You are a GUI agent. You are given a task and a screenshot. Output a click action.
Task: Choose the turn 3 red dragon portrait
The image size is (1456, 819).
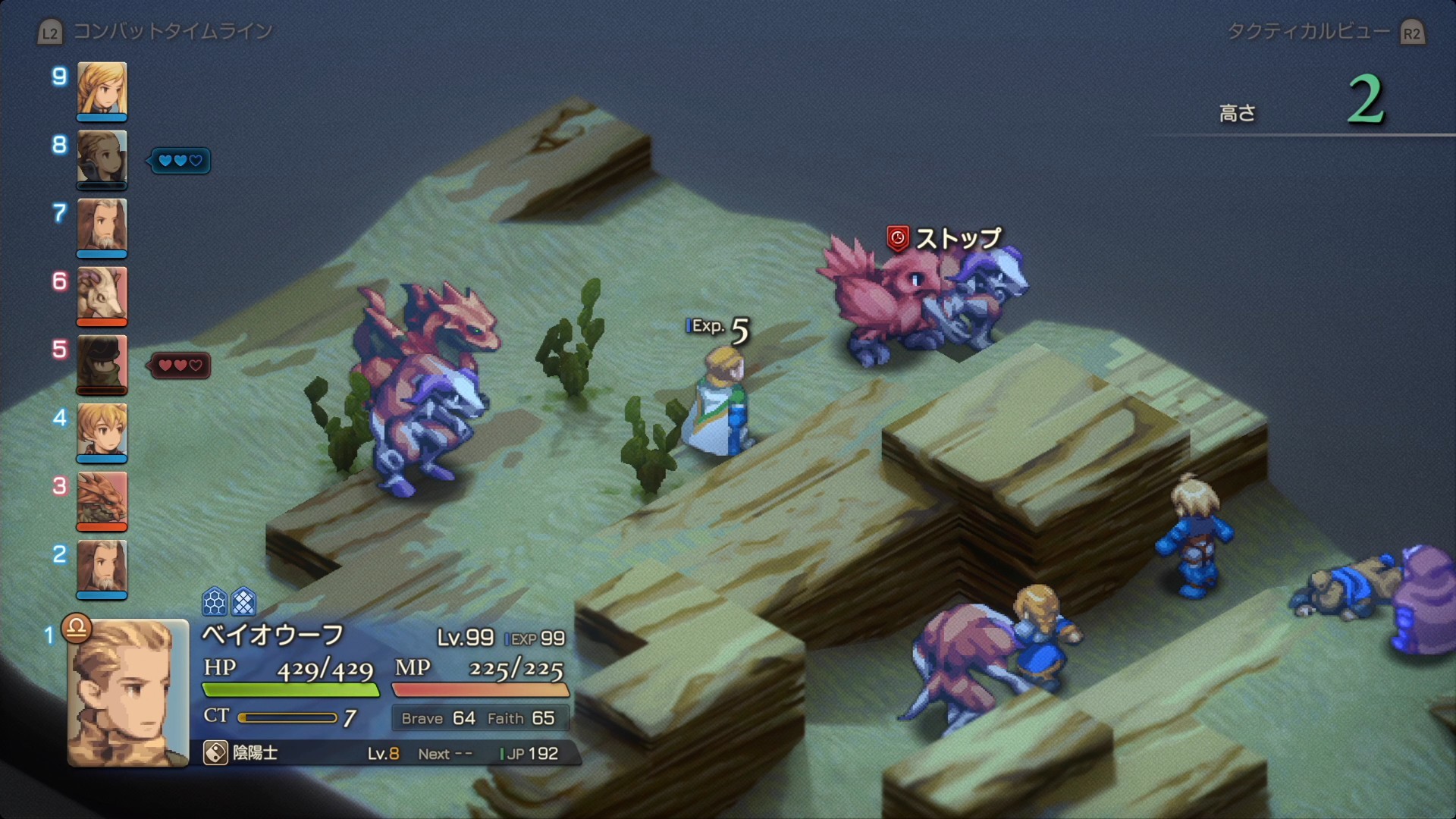102,499
